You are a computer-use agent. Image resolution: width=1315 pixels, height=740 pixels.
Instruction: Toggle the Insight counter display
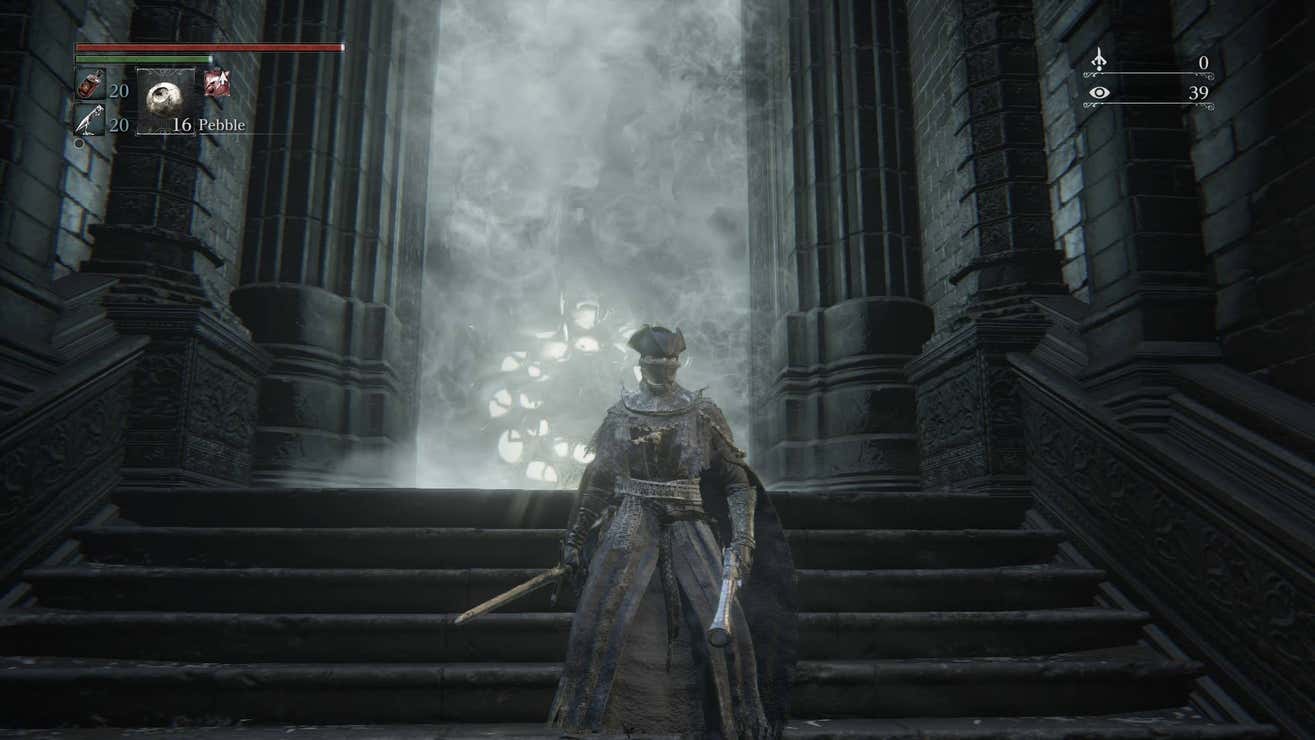click(1150, 92)
